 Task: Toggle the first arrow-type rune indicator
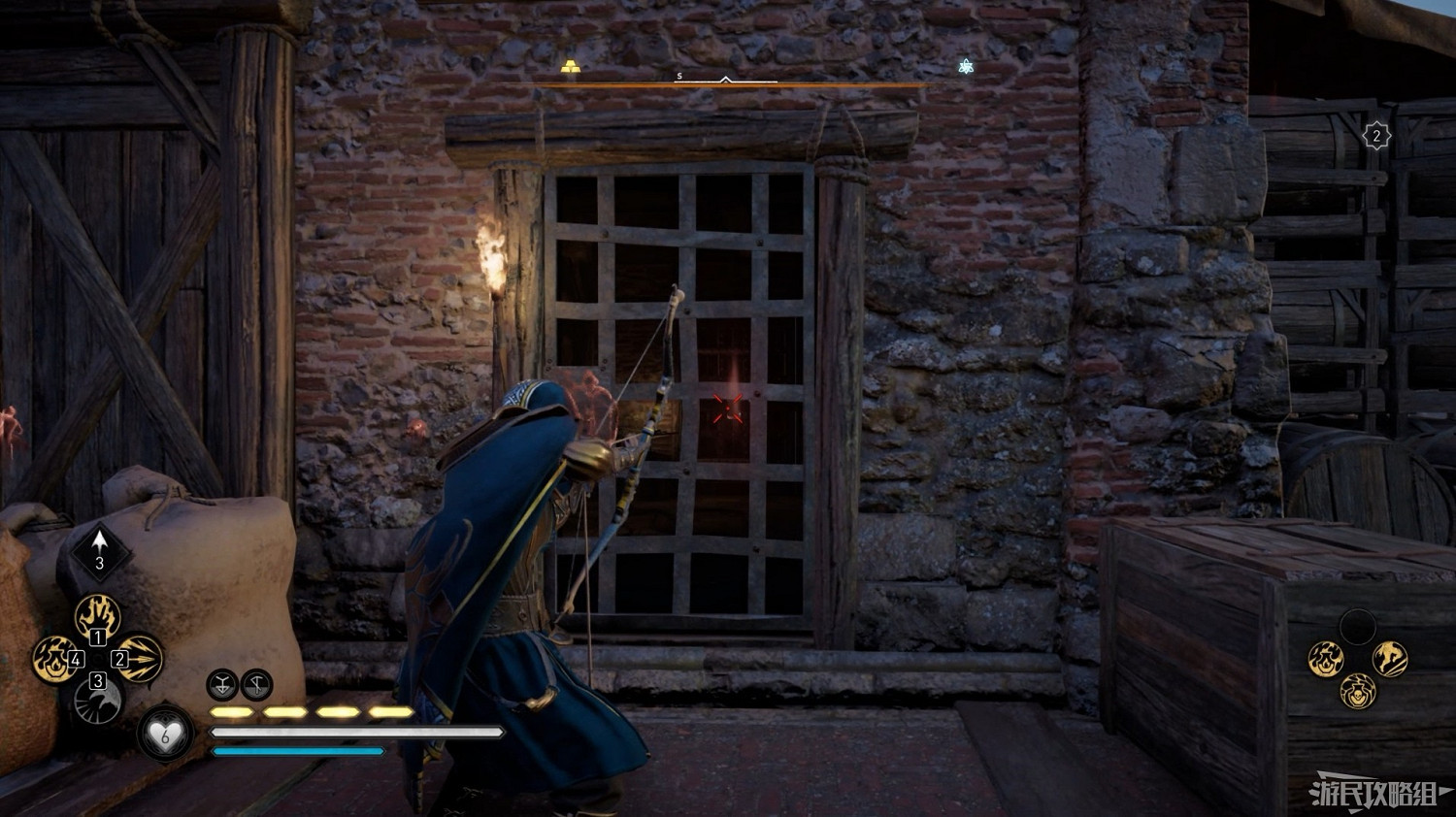[222, 684]
